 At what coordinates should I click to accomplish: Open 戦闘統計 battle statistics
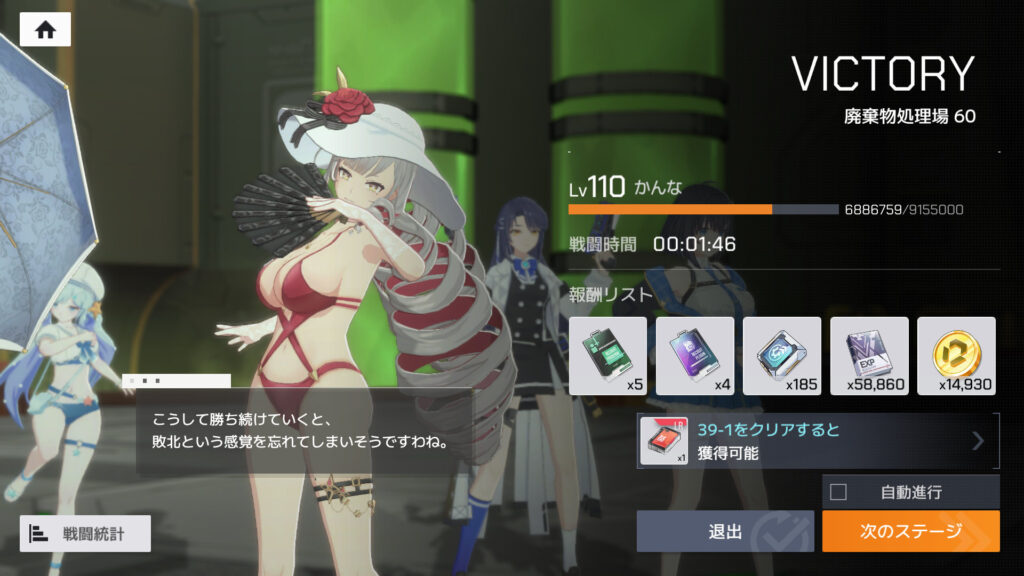85,534
